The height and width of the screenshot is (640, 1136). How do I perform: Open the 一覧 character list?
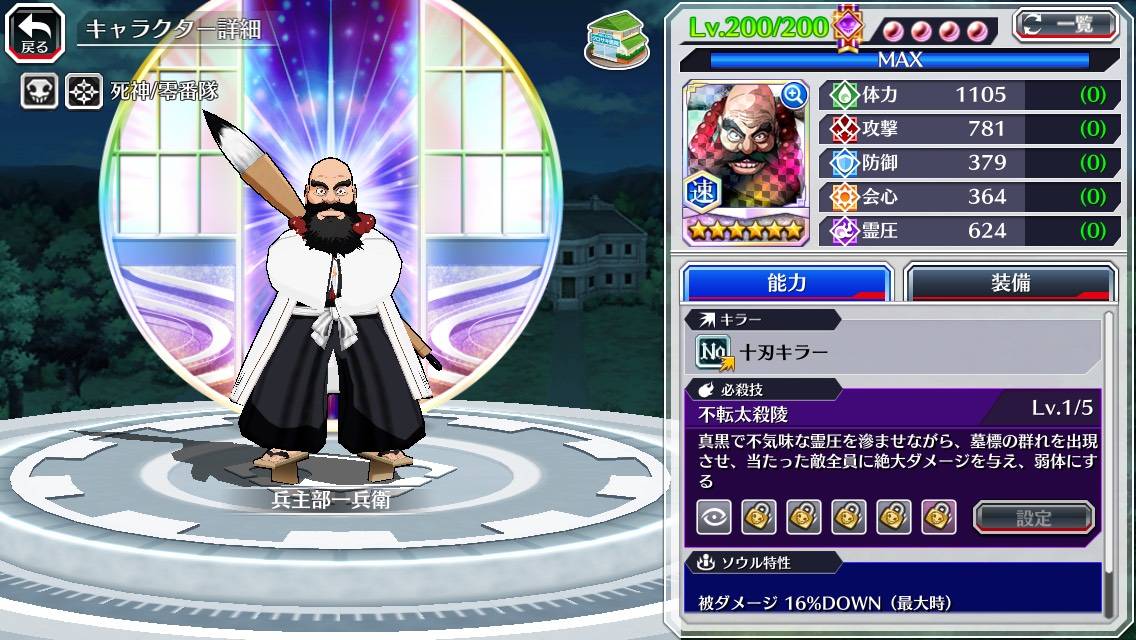1066,24
